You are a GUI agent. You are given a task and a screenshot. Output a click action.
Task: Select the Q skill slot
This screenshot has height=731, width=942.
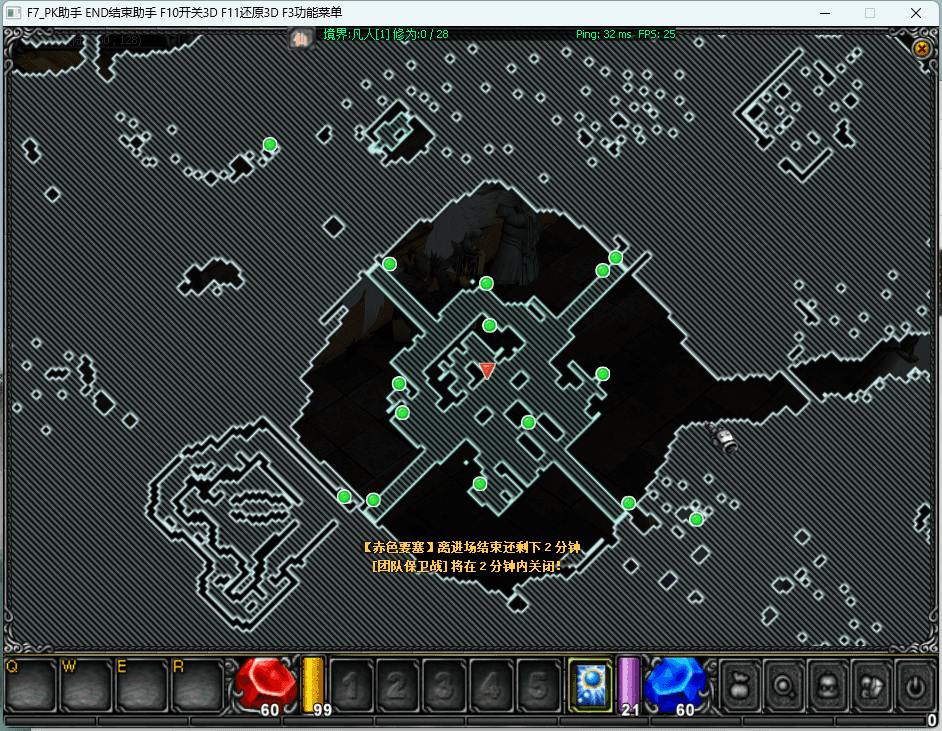(30, 684)
